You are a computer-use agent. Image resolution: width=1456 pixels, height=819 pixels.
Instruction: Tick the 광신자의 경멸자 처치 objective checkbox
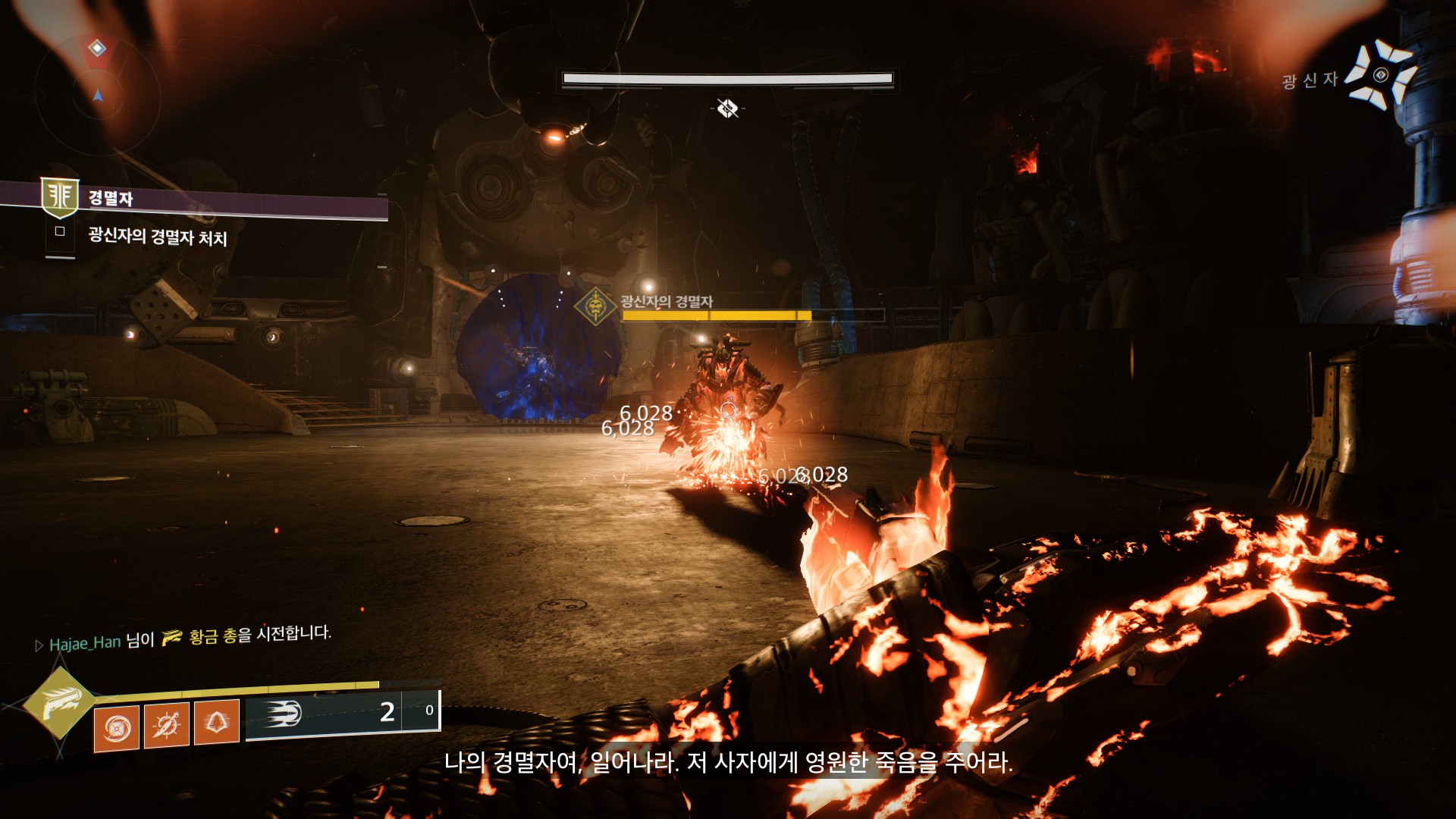point(60,232)
